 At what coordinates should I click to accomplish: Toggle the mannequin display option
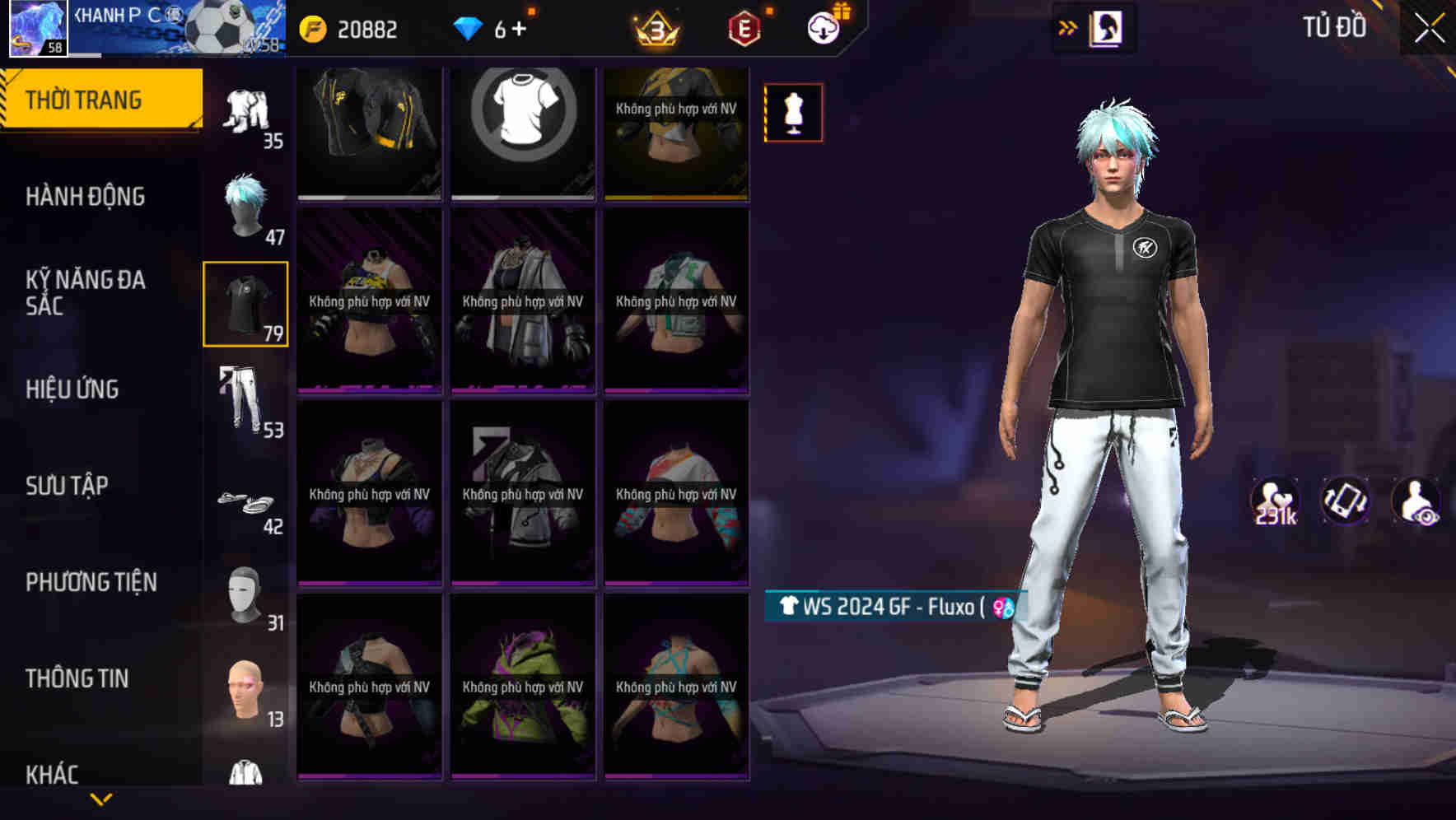pos(792,112)
